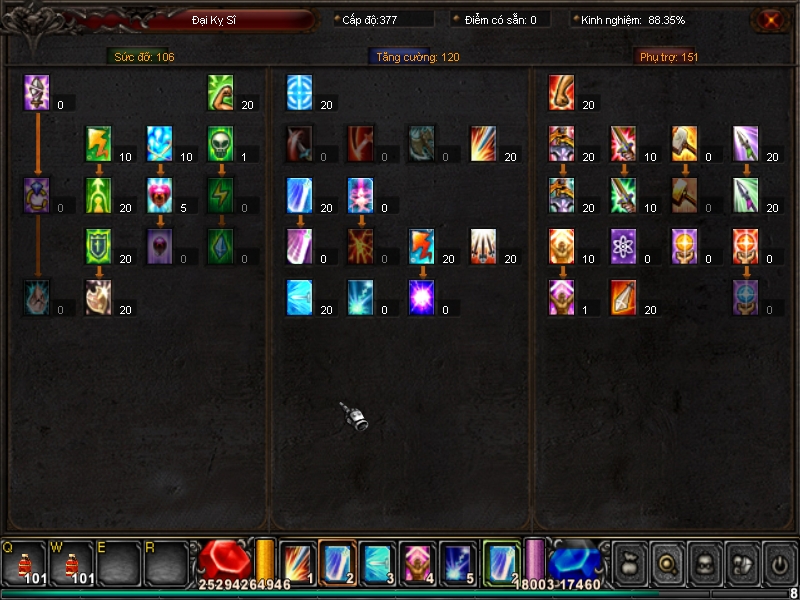Pick the pink heart skill

click(160, 194)
